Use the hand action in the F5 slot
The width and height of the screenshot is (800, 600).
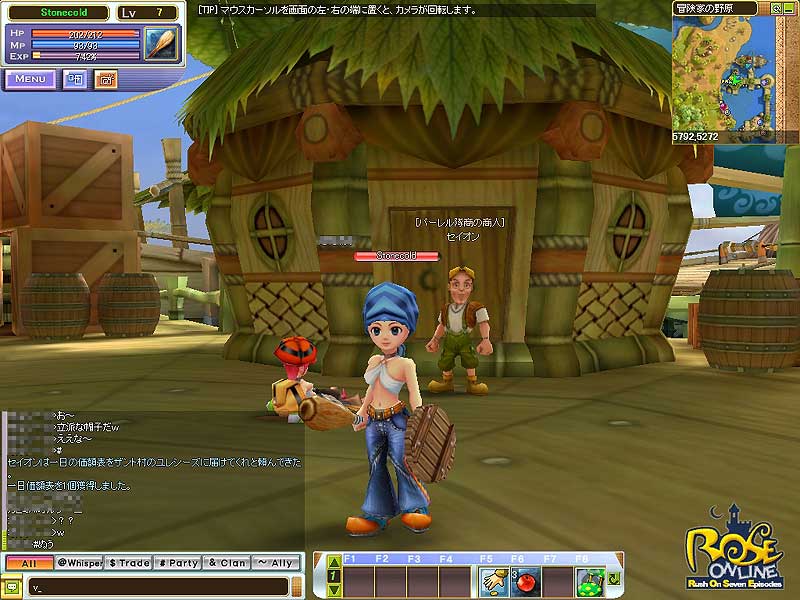[490, 580]
